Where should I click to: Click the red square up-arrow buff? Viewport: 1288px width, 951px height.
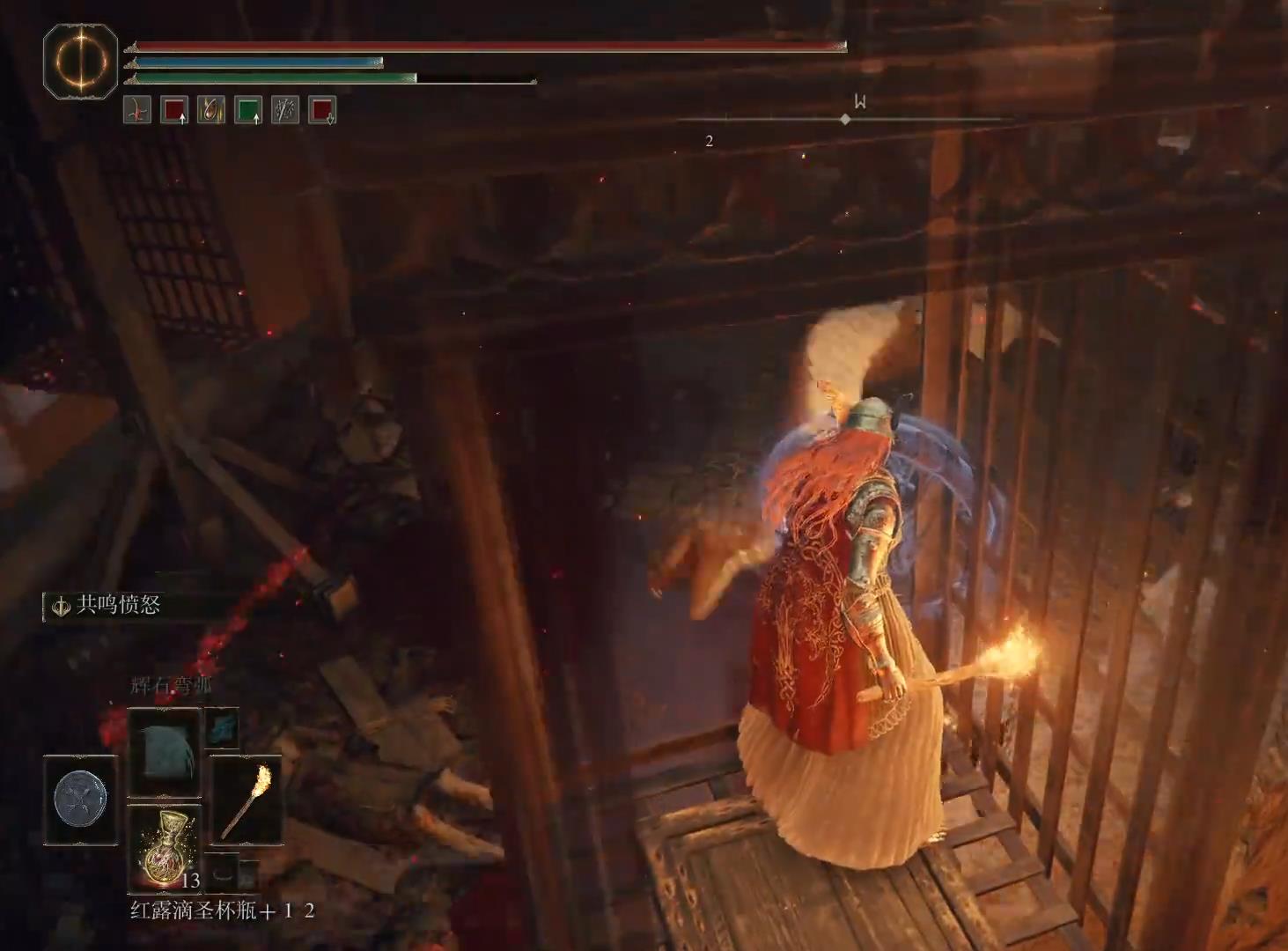coord(174,110)
